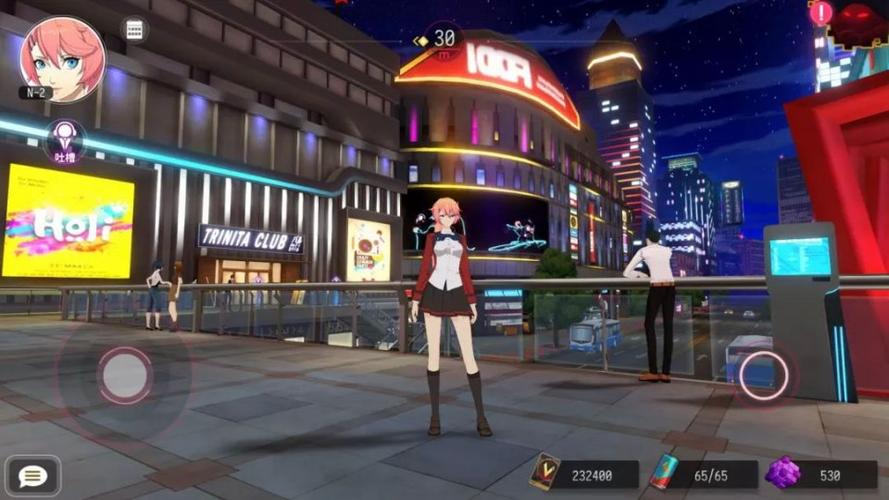Image resolution: width=889 pixels, height=500 pixels.
Task: Tap the virtual movement joystick
Action: 125,375
